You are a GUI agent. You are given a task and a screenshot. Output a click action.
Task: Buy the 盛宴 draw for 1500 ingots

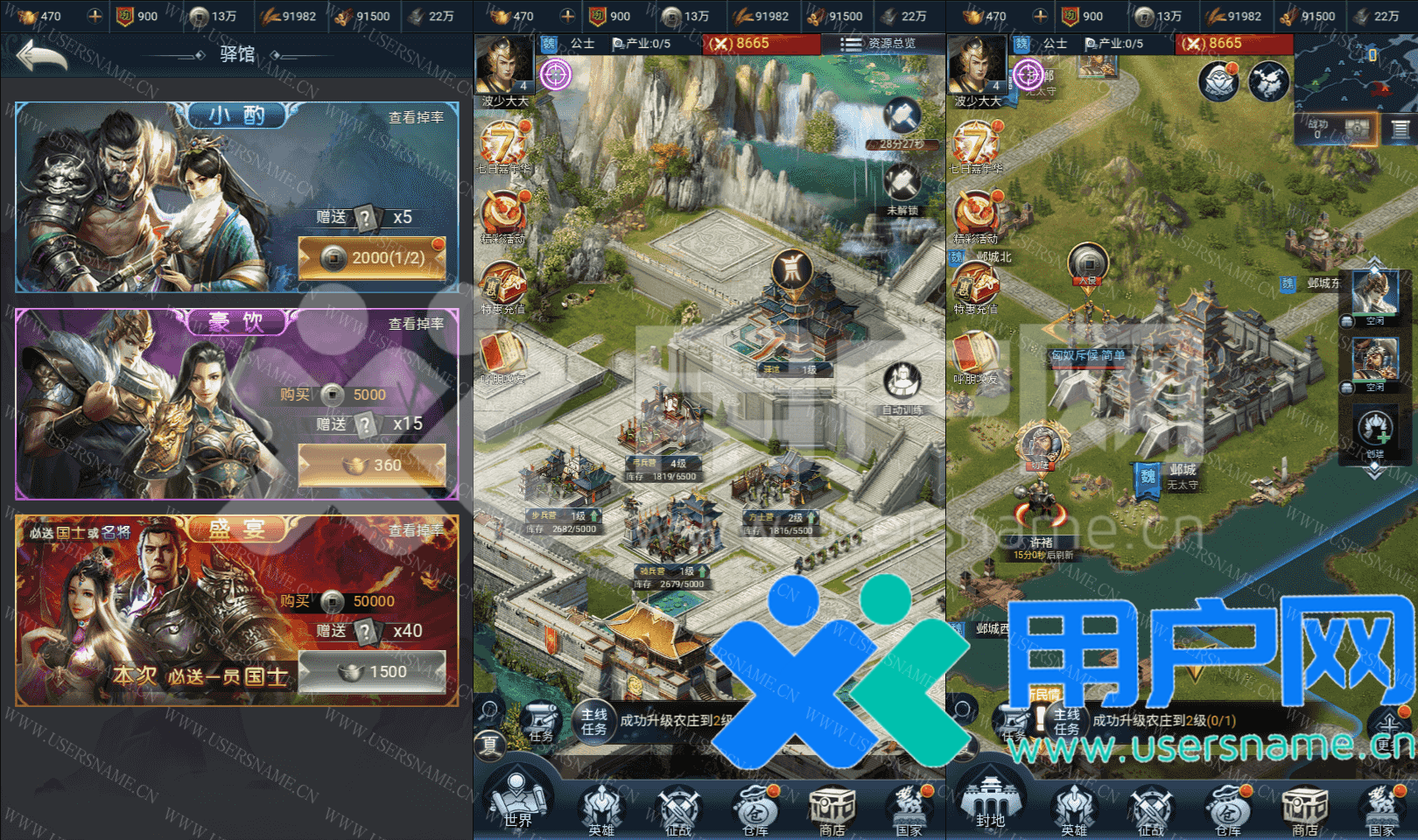tap(372, 672)
